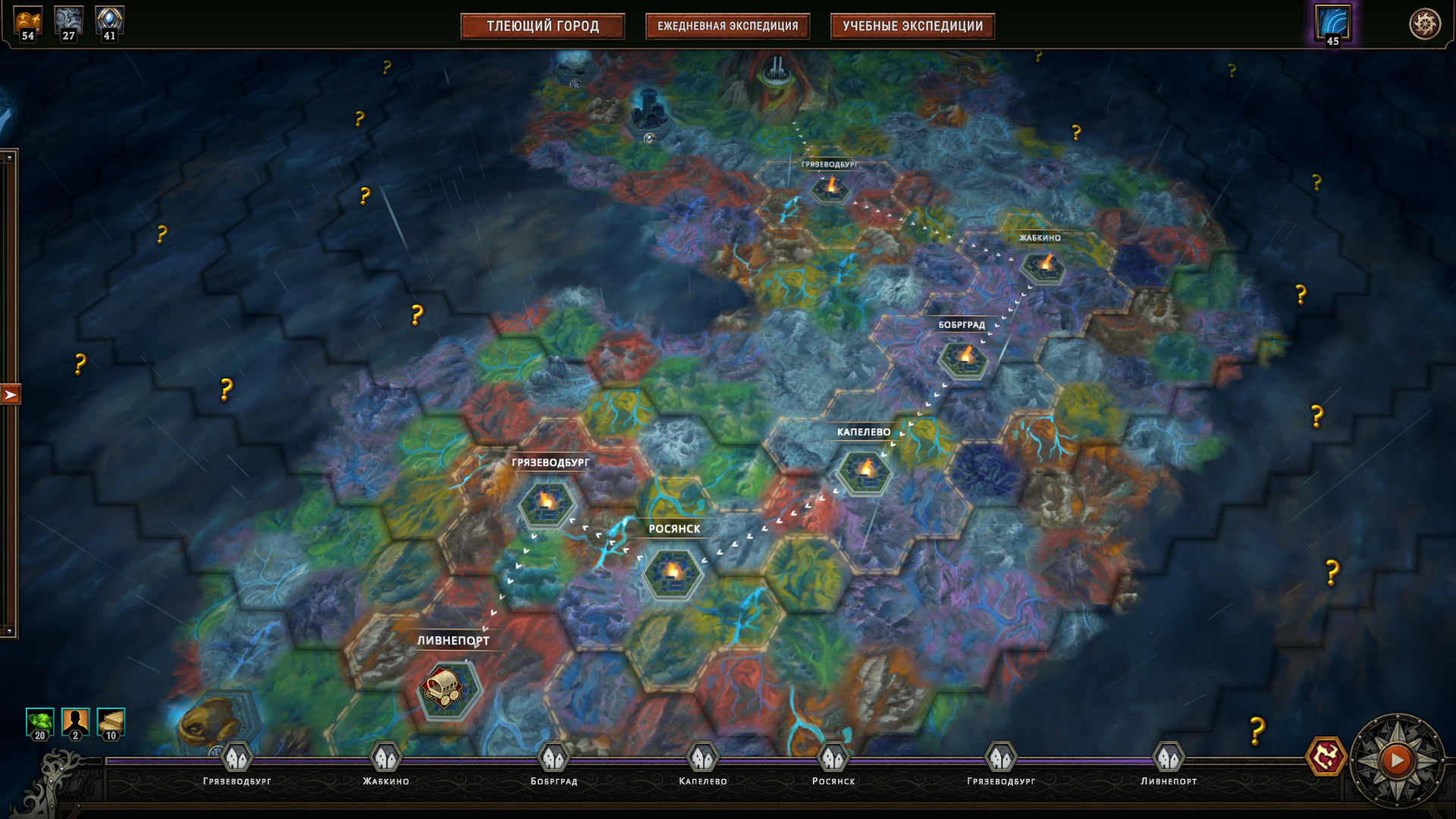Click the blue swirl icon showing 45
The height and width of the screenshot is (819, 1456).
[1332, 24]
